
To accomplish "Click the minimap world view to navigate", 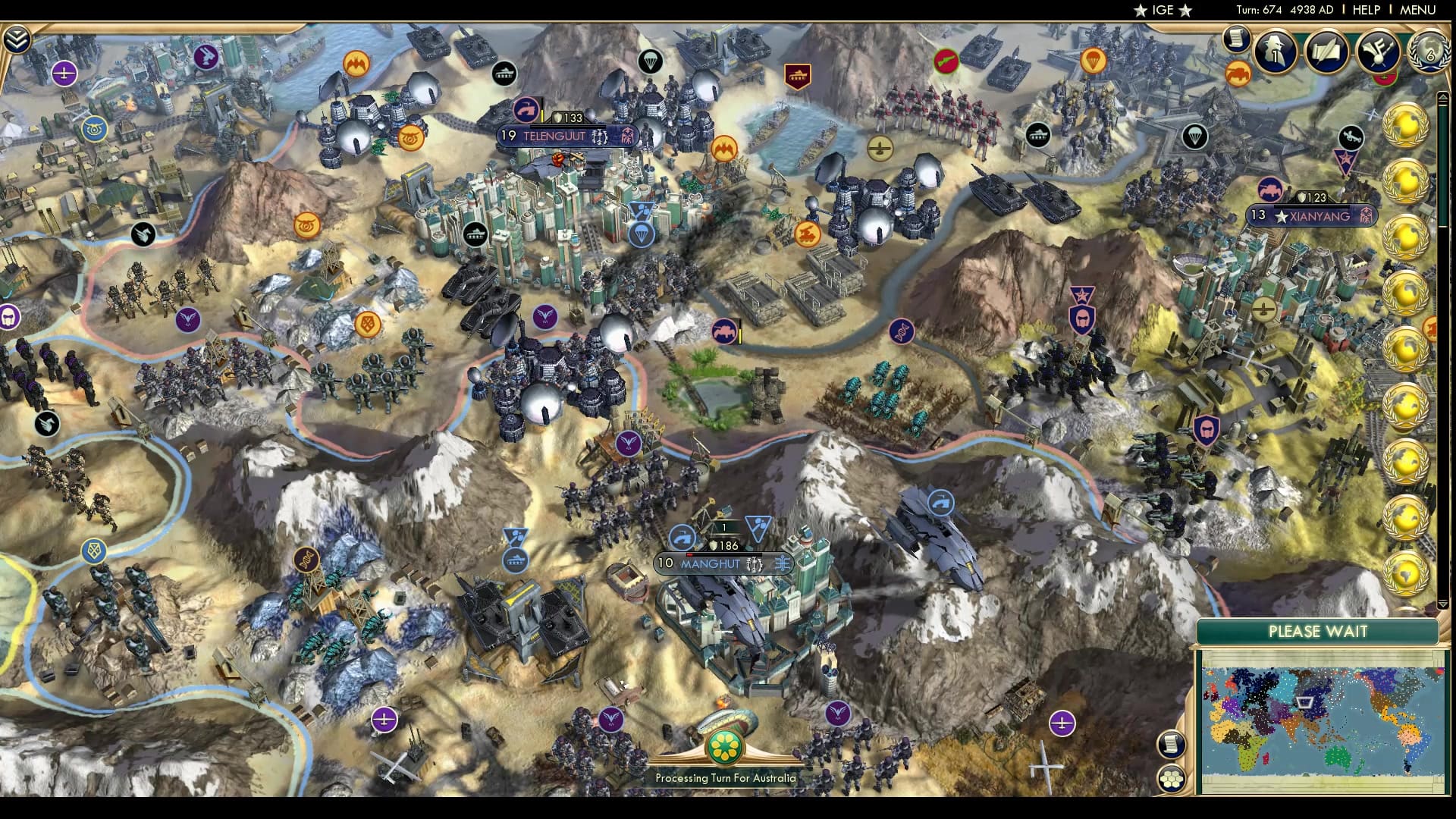I will coord(1319,713).
